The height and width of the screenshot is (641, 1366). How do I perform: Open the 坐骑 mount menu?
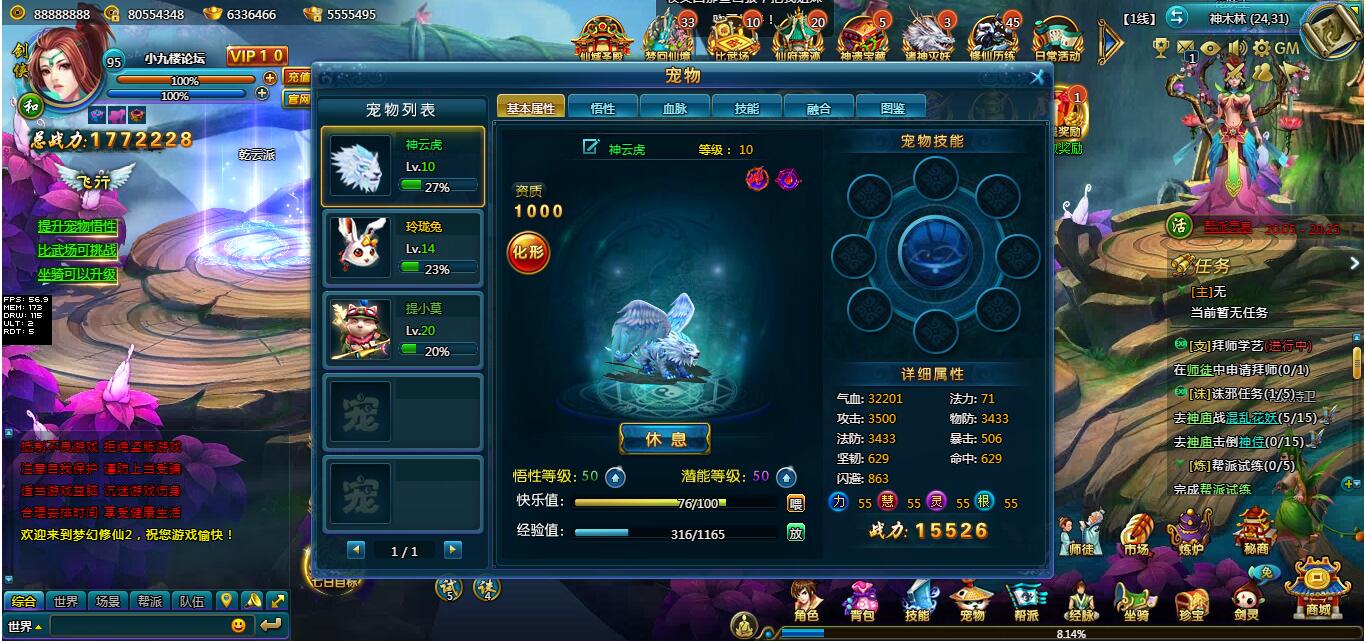[x=1136, y=602]
